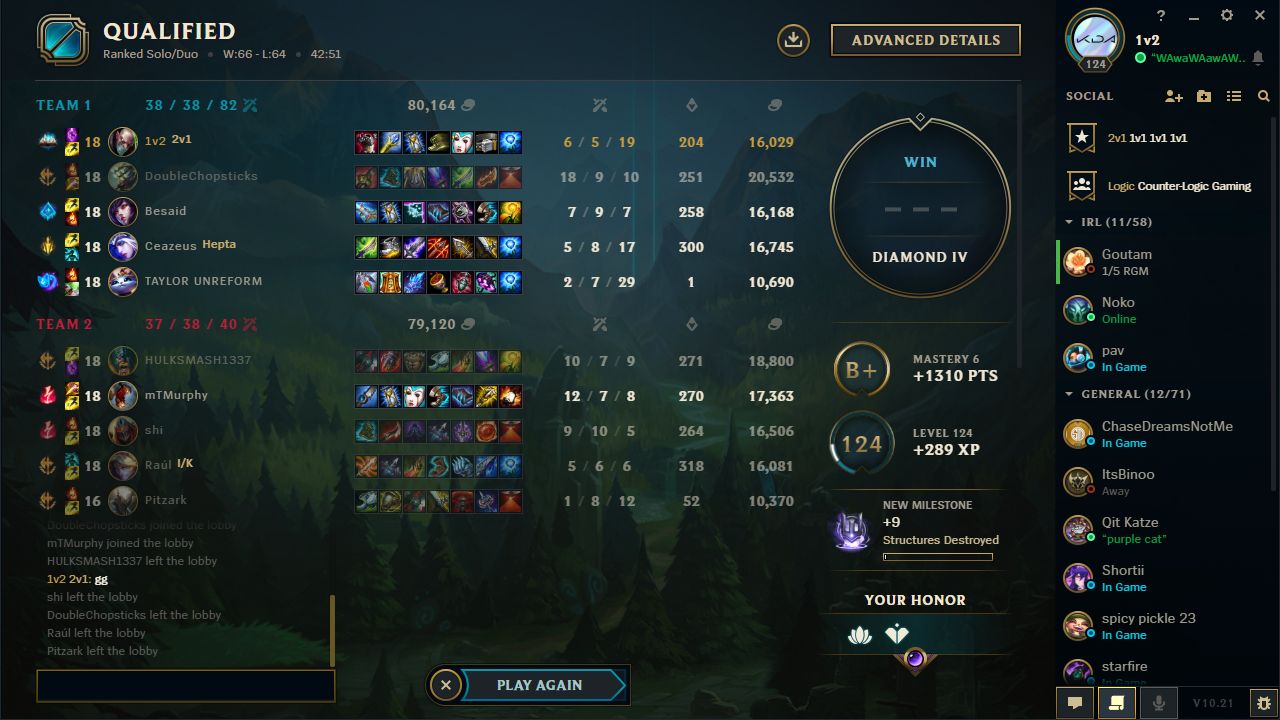Image resolution: width=1280 pixels, height=720 pixels.
Task: Toggle the chat messages panel
Action: pyautogui.click(x=1075, y=702)
